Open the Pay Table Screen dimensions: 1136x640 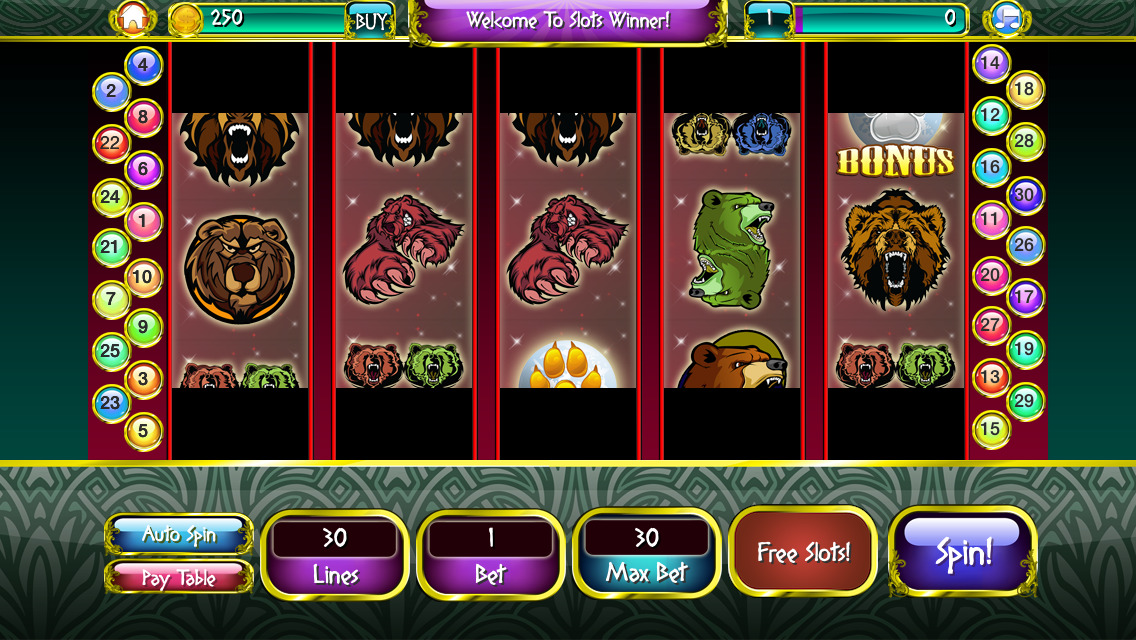(179, 577)
